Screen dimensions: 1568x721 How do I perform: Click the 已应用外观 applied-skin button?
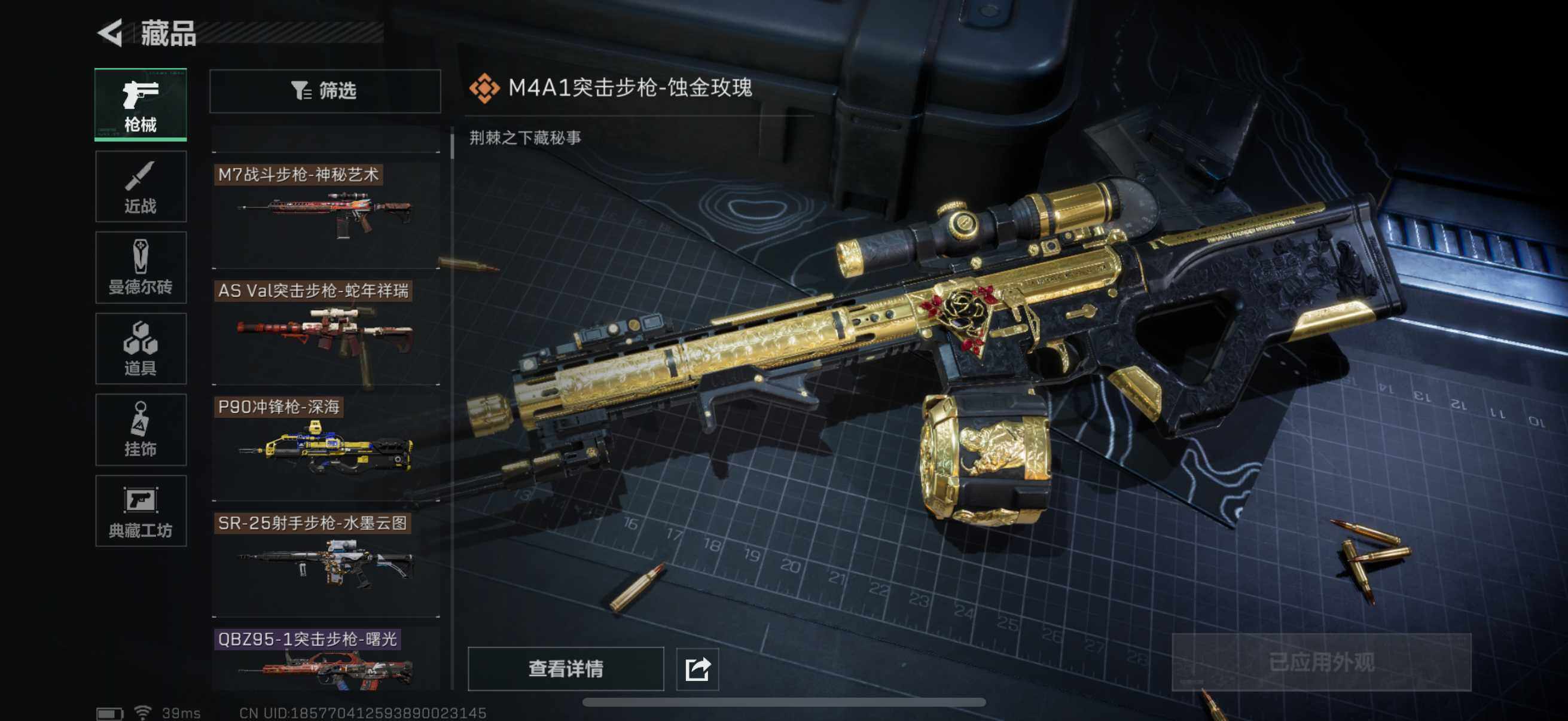1321,662
